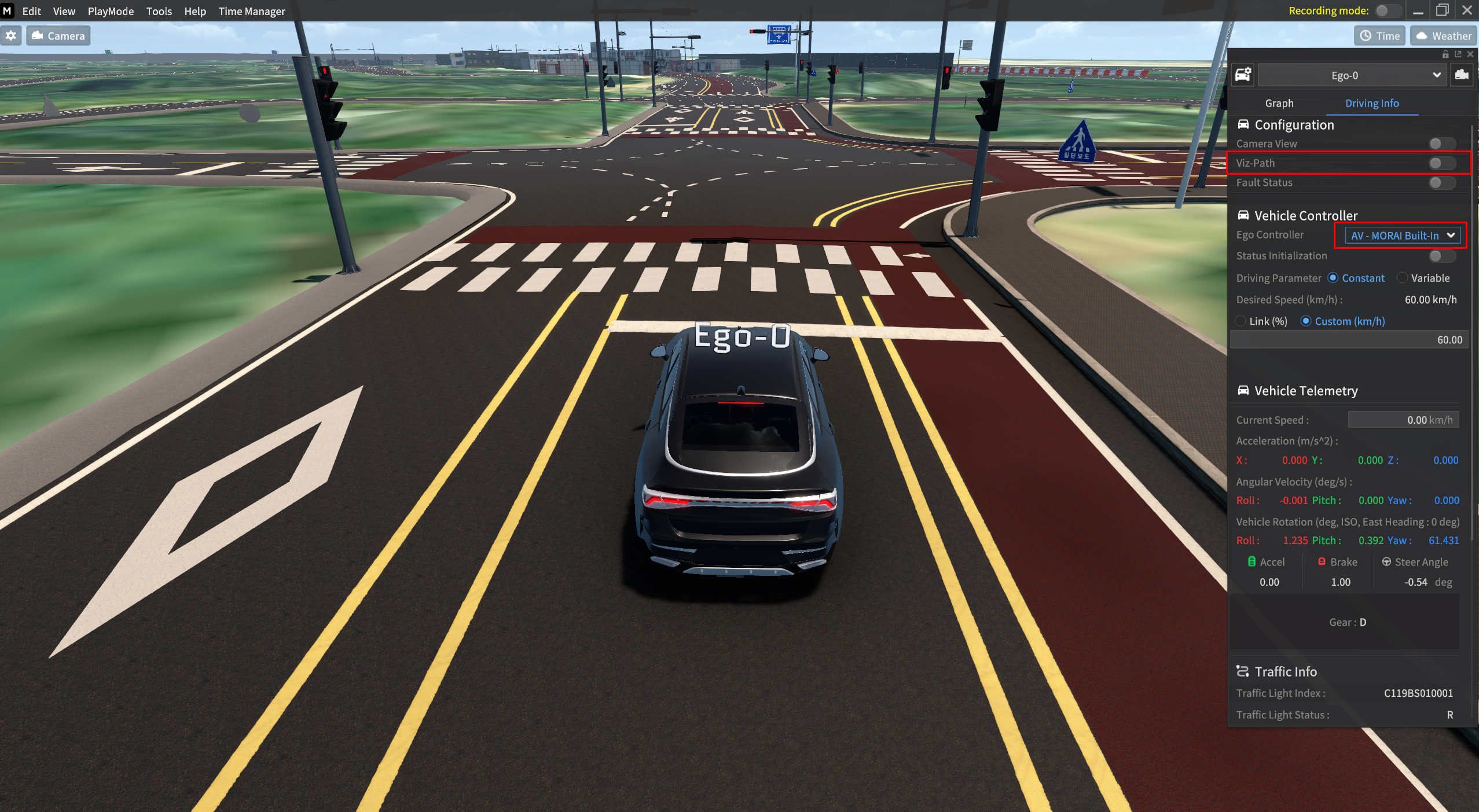Click the Weather button
Screen dimensions: 1479x812
click(x=1444, y=36)
